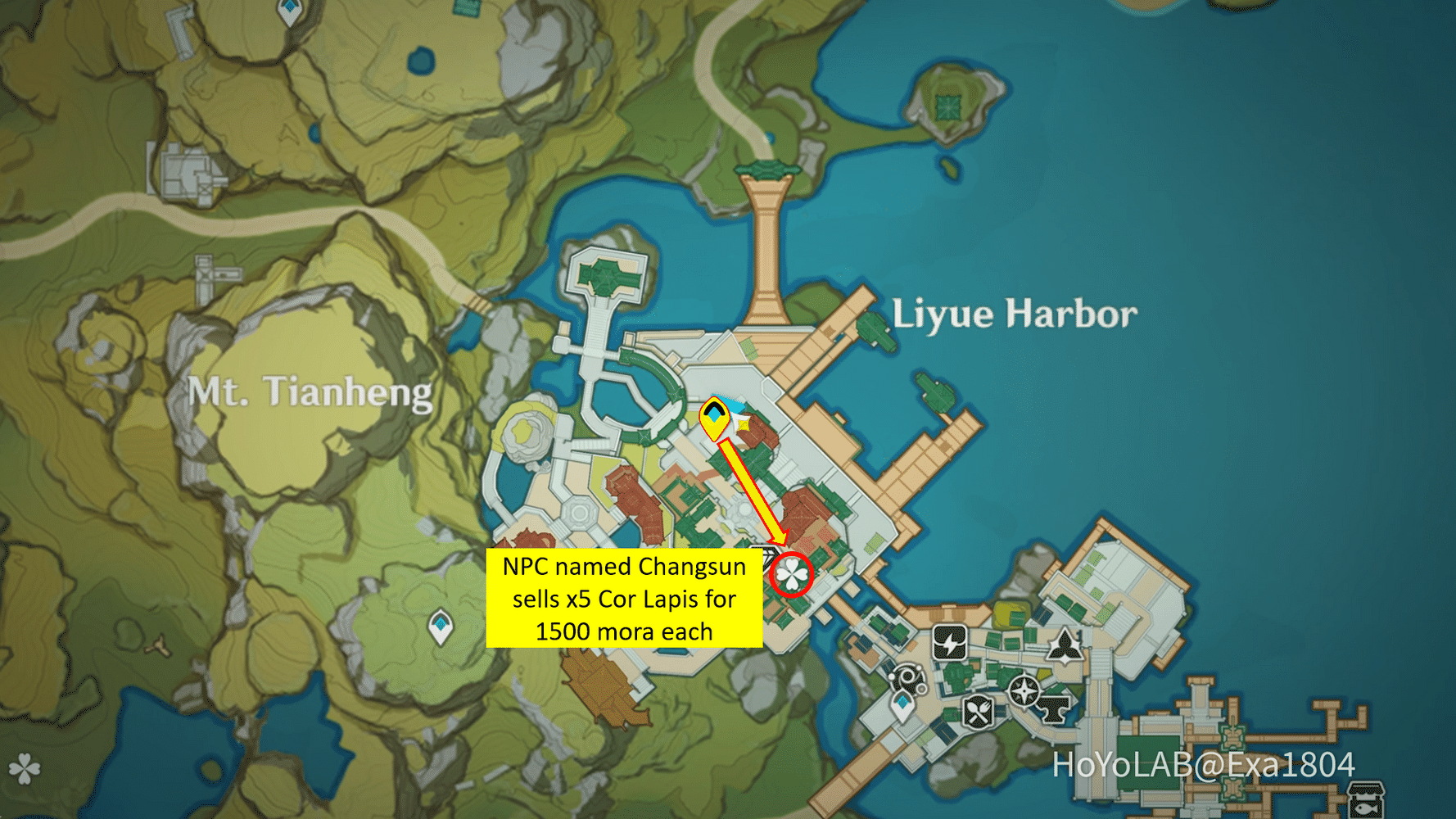The height and width of the screenshot is (819, 1456).
Task: Click the Changsun Cor Lapis info label
Action: [x=626, y=599]
